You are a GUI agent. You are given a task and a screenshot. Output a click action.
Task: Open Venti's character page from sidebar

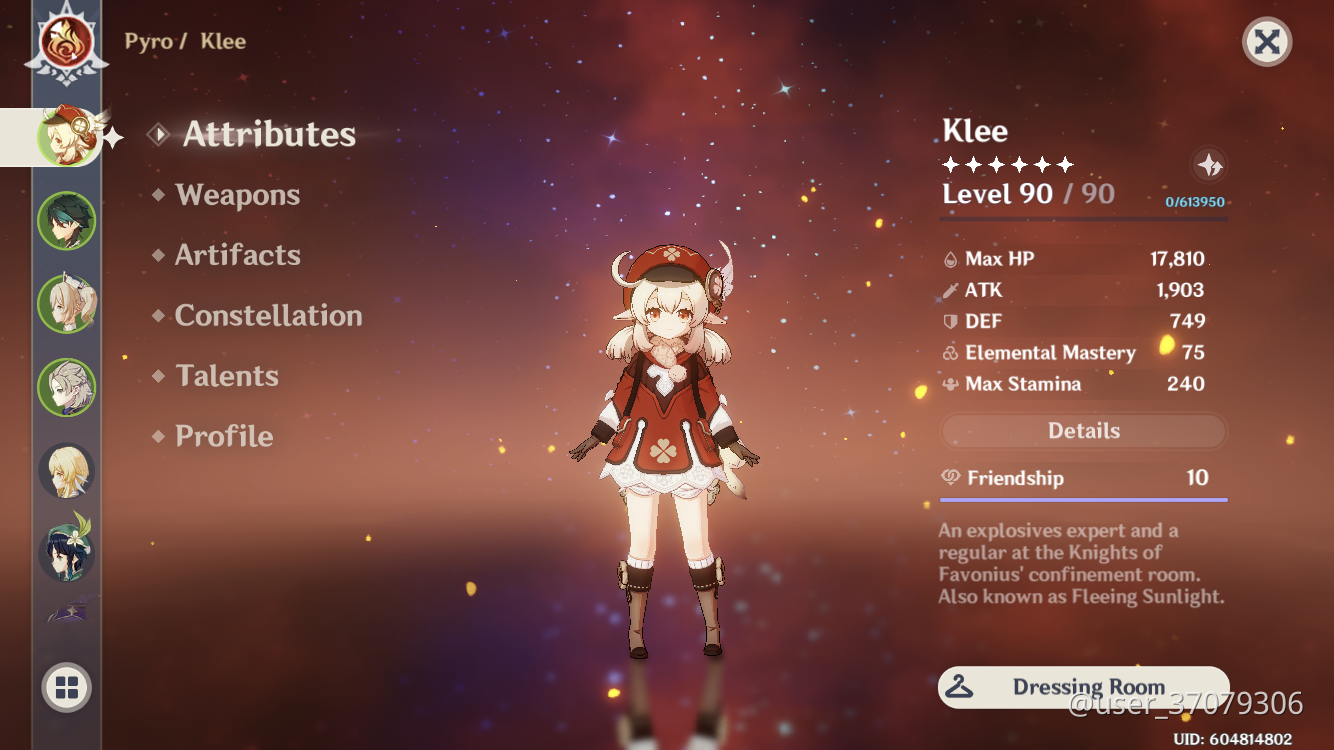66,555
